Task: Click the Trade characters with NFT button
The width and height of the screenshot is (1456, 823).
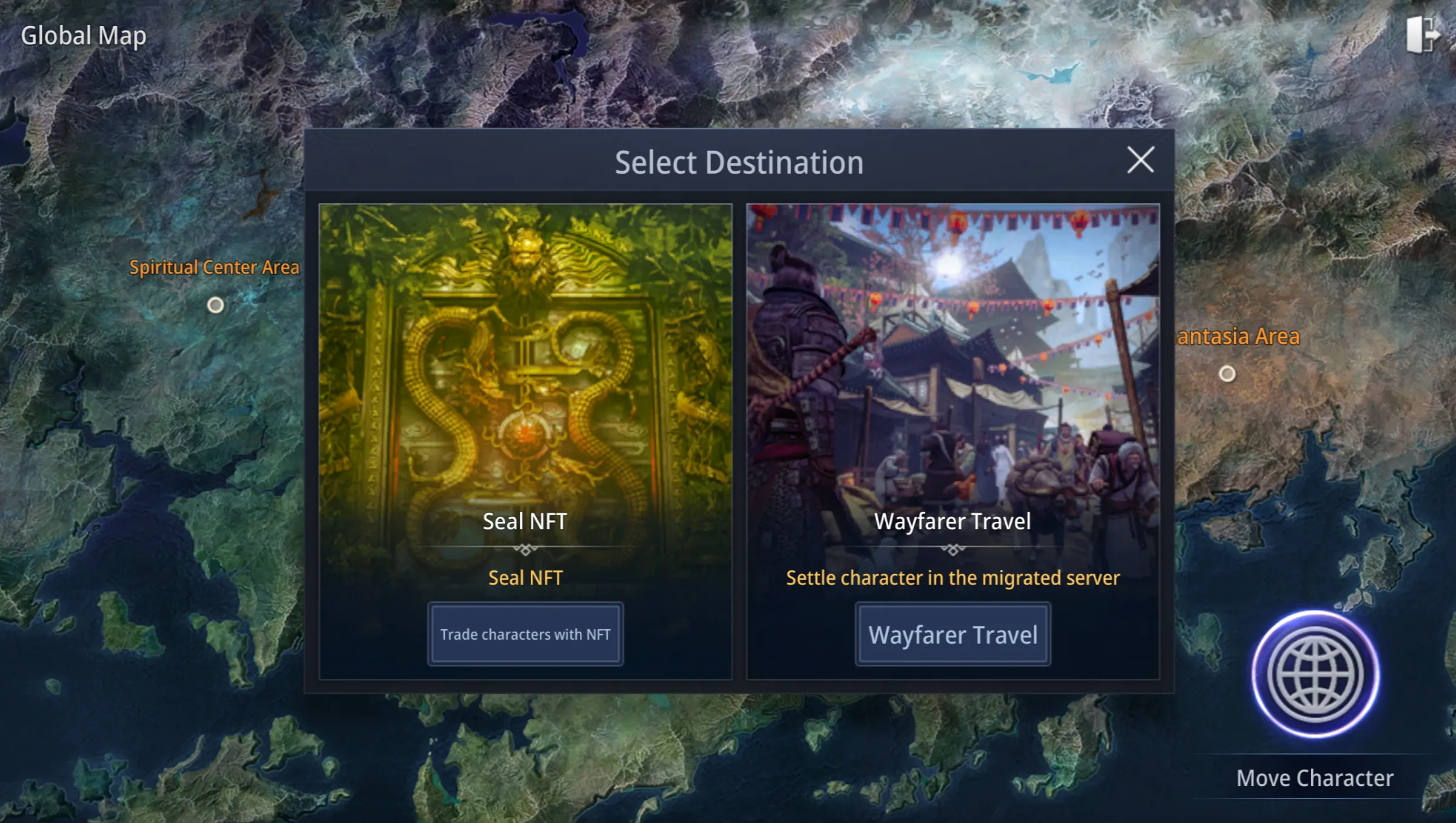Action: [x=525, y=634]
